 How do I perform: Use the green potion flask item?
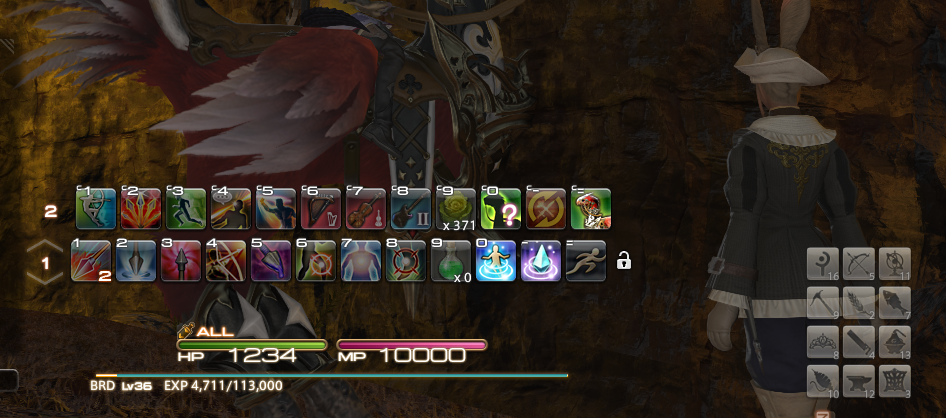[x=450, y=261]
